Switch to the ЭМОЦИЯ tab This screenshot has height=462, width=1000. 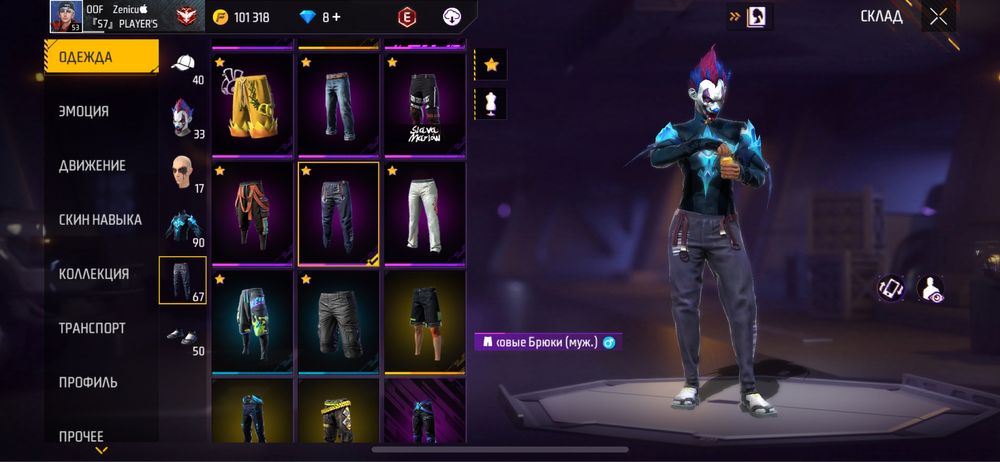pyautogui.click(x=84, y=111)
